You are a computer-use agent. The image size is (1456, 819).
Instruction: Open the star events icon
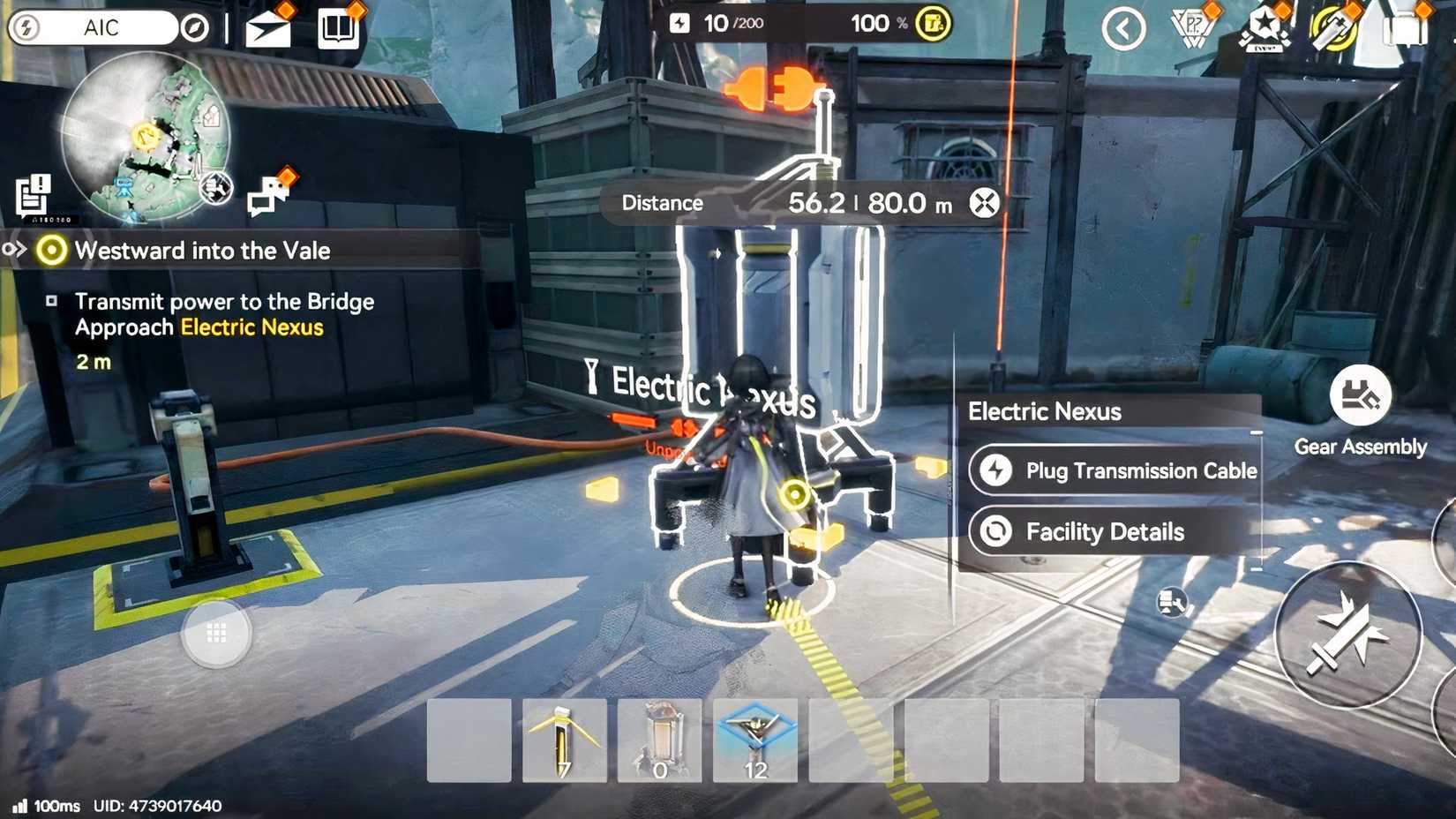(1264, 26)
